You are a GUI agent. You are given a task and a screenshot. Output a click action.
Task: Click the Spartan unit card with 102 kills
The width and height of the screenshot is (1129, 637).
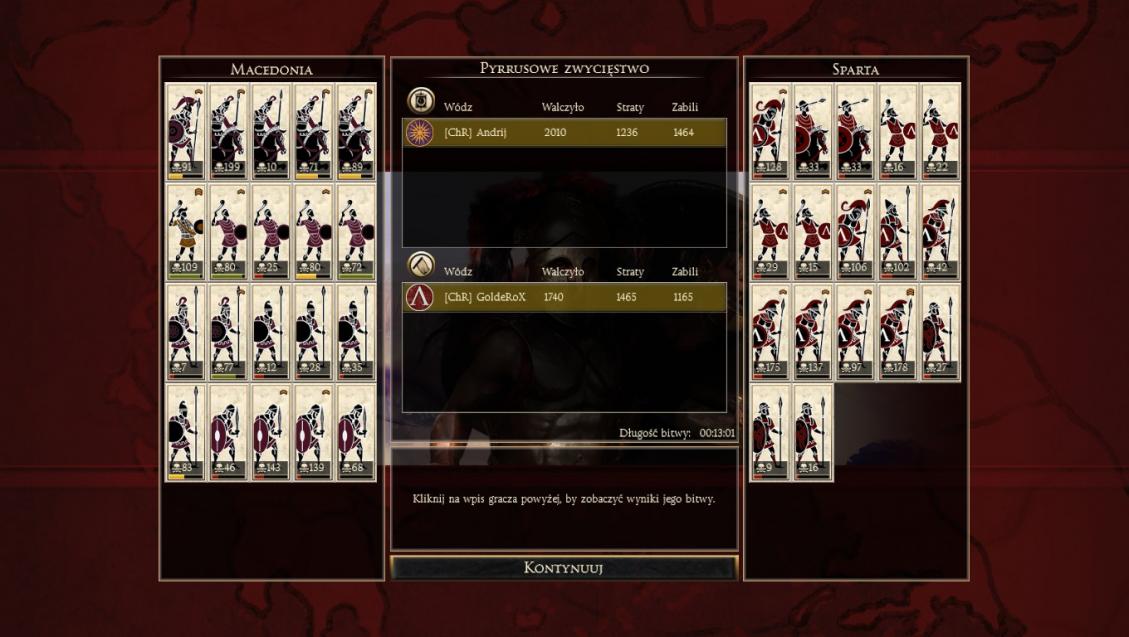coord(898,231)
